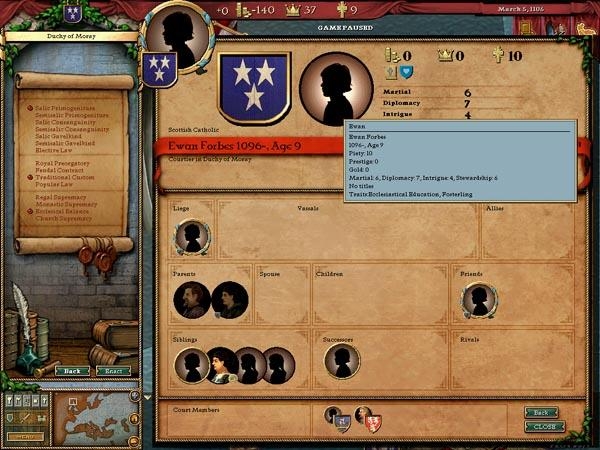This screenshot has height=450, width=600.
Task: Open the mother's portrait under Parents
Action: coord(229,299)
